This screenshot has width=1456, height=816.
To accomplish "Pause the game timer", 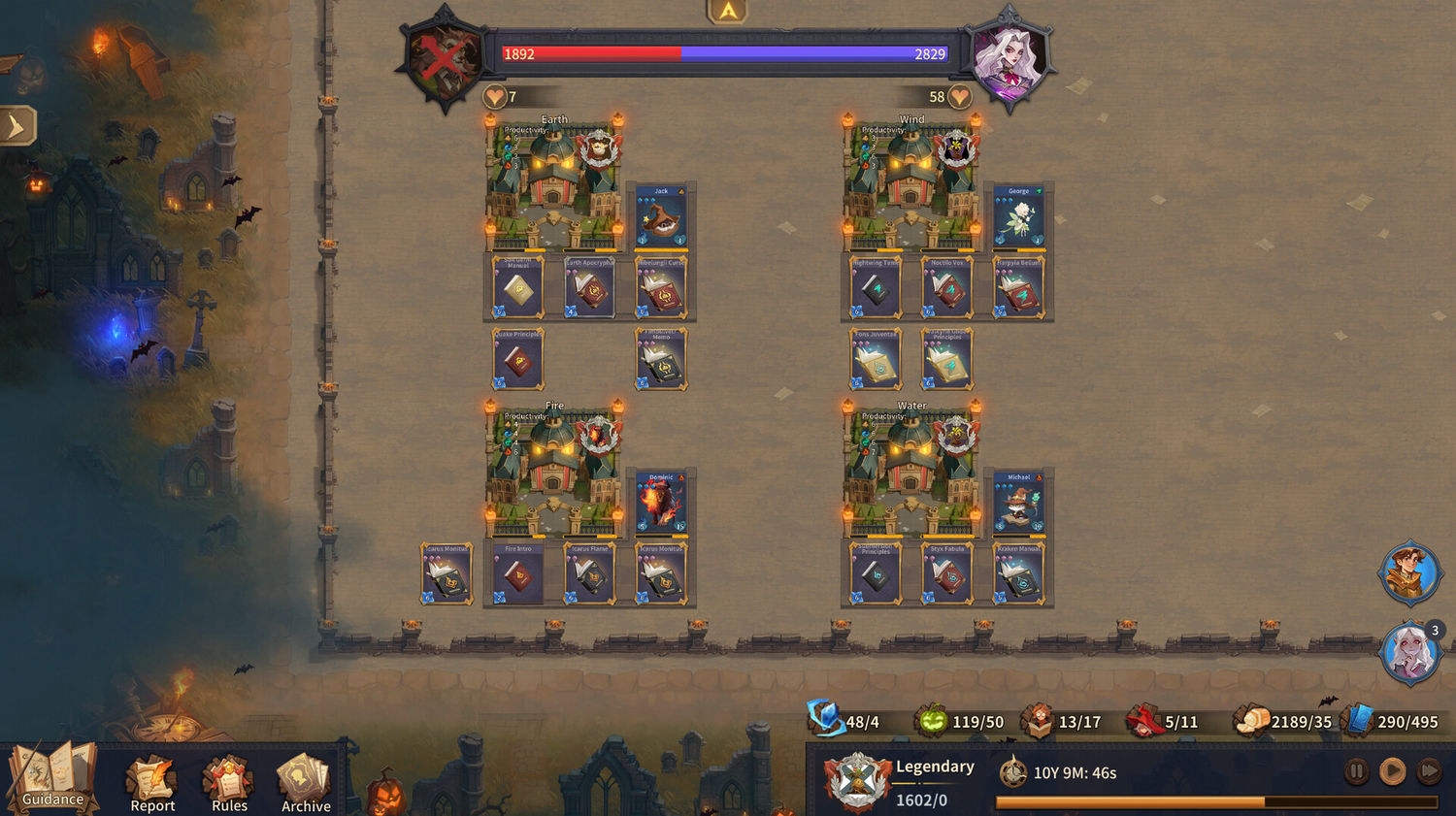I will 1356,771.
